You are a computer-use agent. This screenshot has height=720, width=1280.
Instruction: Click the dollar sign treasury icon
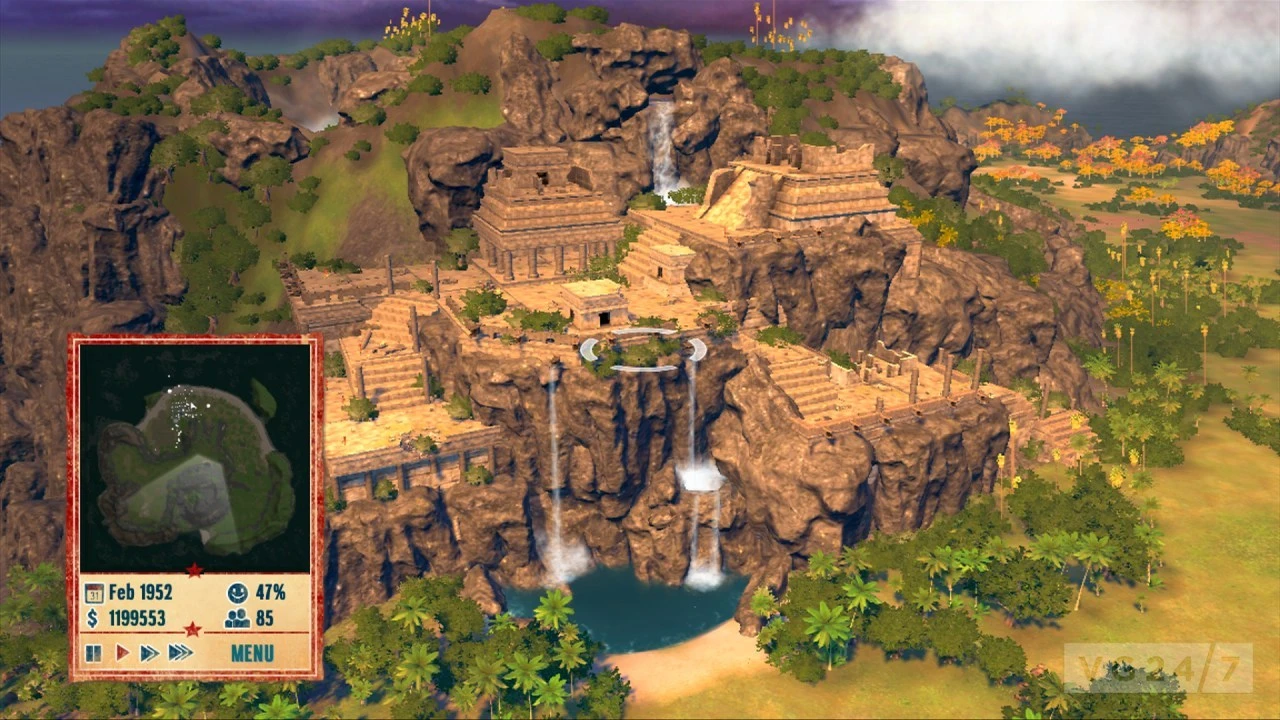tap(92, 617)
